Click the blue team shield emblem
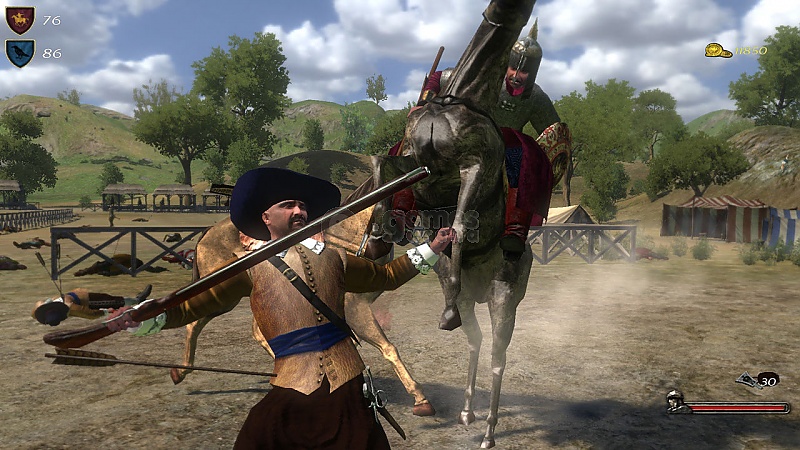This screenshot has height=450, width=800. point(19,52)
